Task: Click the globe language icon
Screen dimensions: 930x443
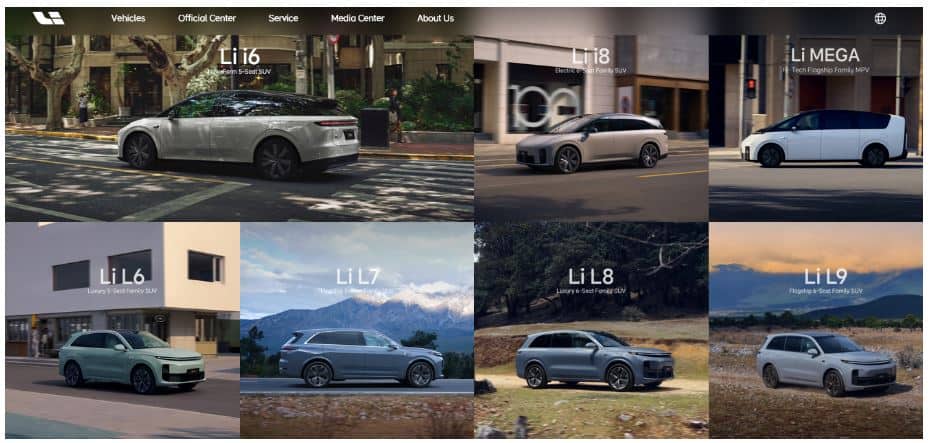Action: coord(880,18)
